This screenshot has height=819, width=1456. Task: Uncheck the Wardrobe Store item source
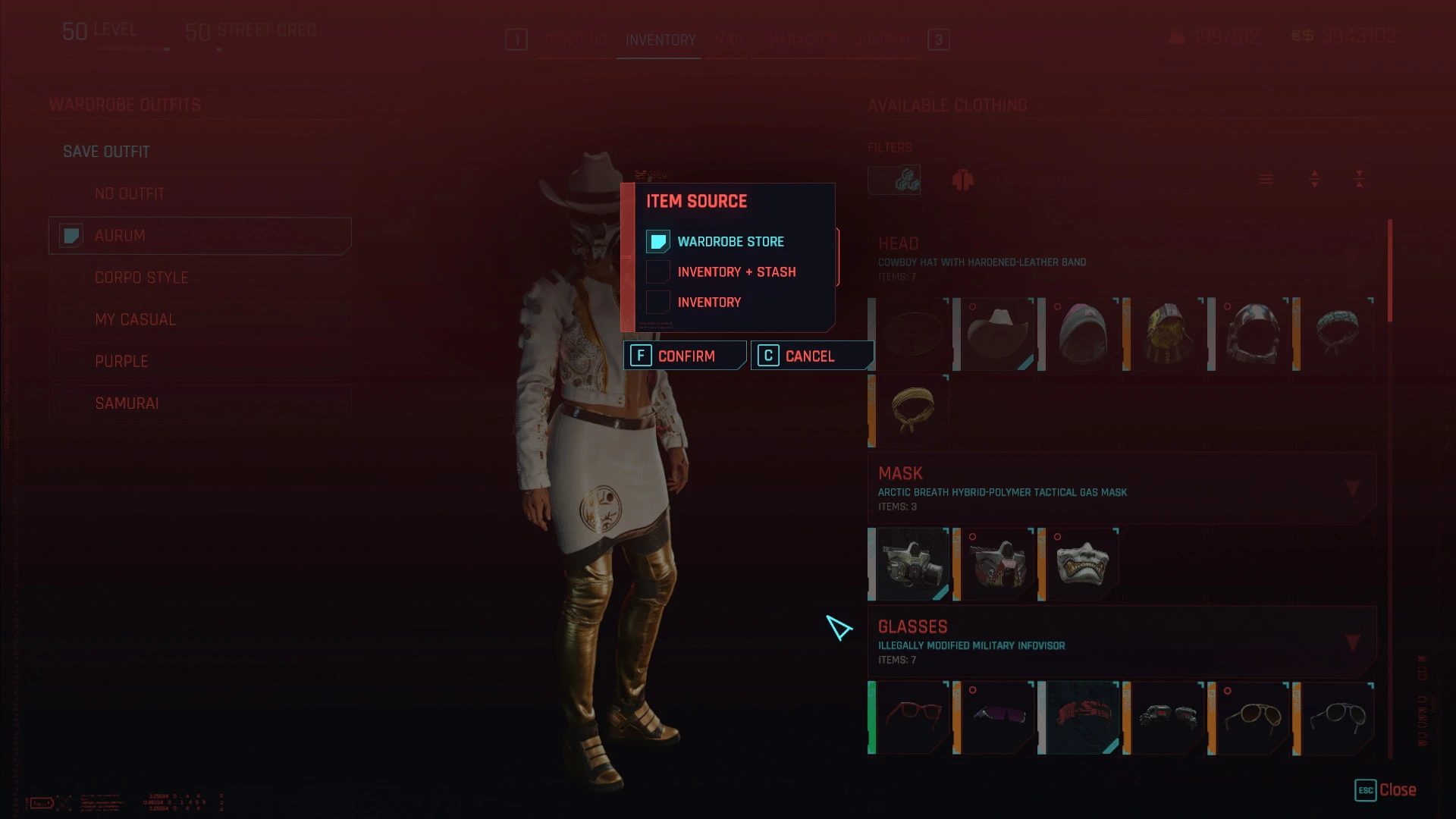[657, 241]
